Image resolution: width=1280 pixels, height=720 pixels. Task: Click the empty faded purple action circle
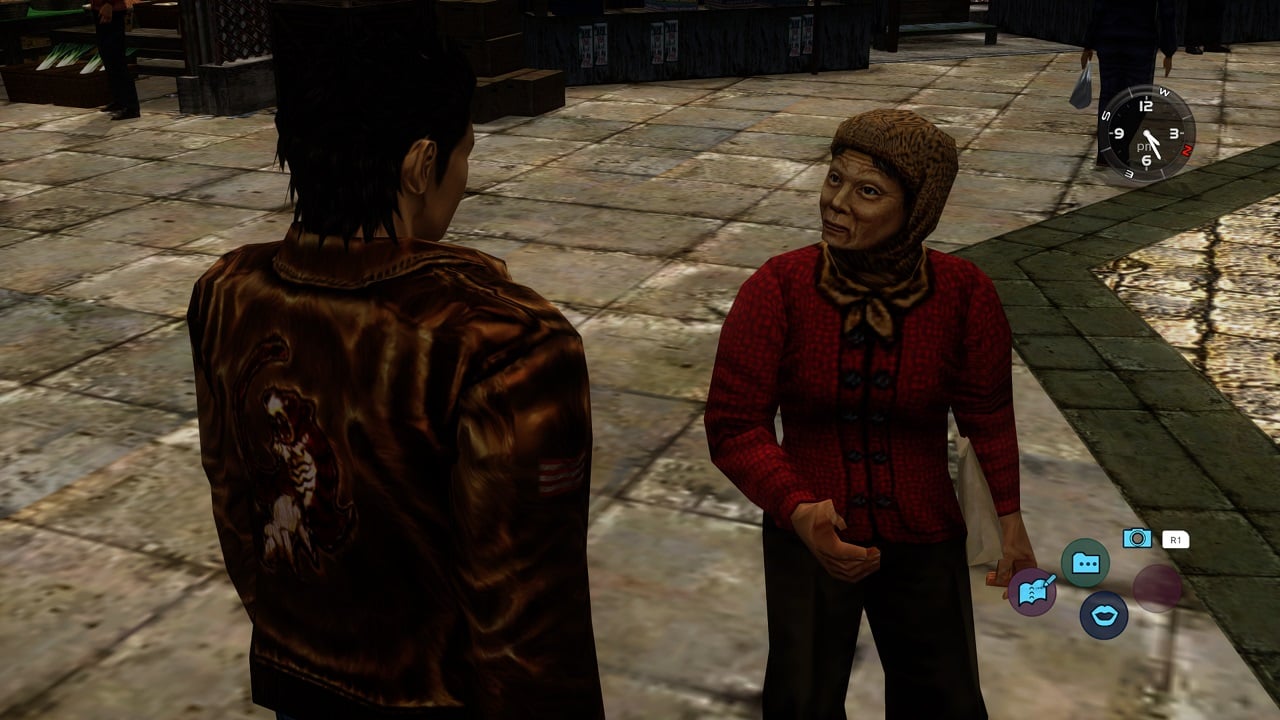click(x=1157, y=588)
